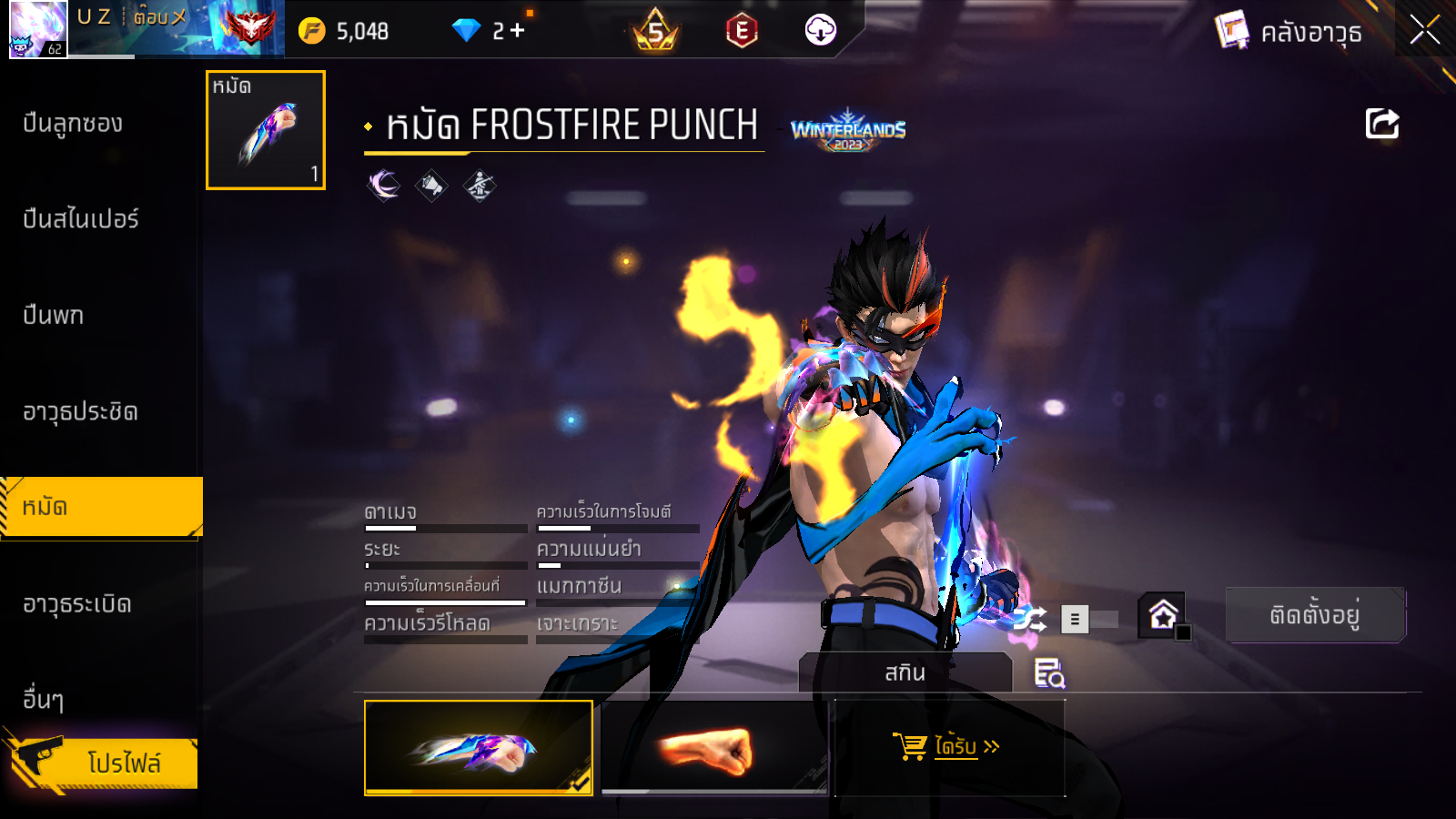Image resolution: width=1456 pixels, height=819 pixels.
Task: Open the อาวุธประชิด melee category
Action: [x=80, y=412]
